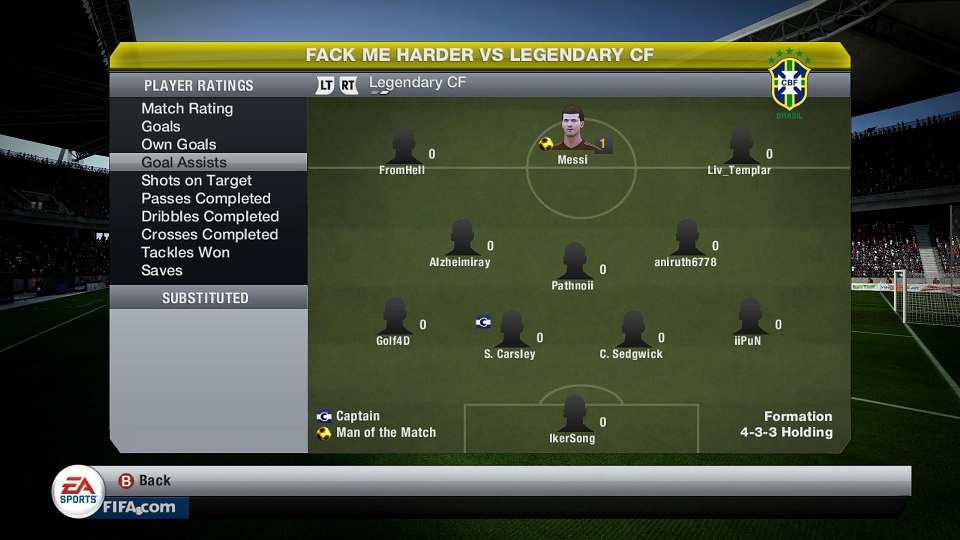Open the Own Goals rating

(x=179, y=144)
